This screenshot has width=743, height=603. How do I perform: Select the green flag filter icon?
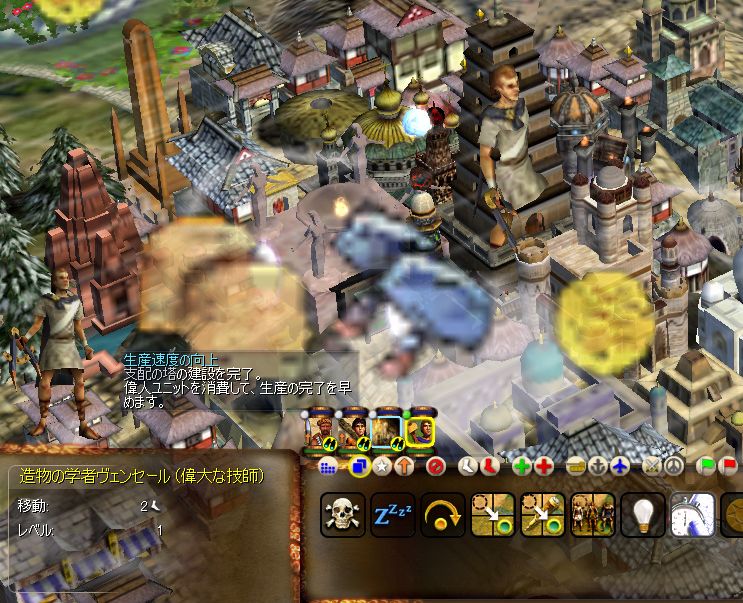[x=706, y=466]
